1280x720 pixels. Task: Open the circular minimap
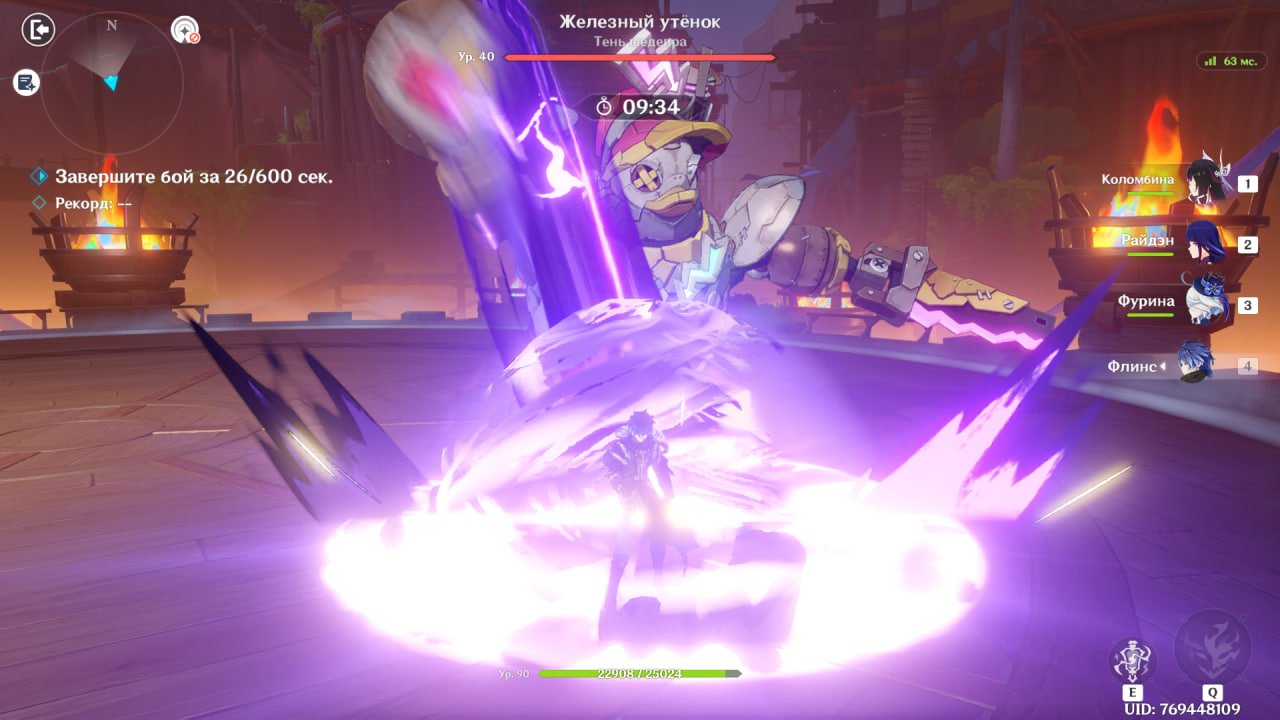(111, 82)
